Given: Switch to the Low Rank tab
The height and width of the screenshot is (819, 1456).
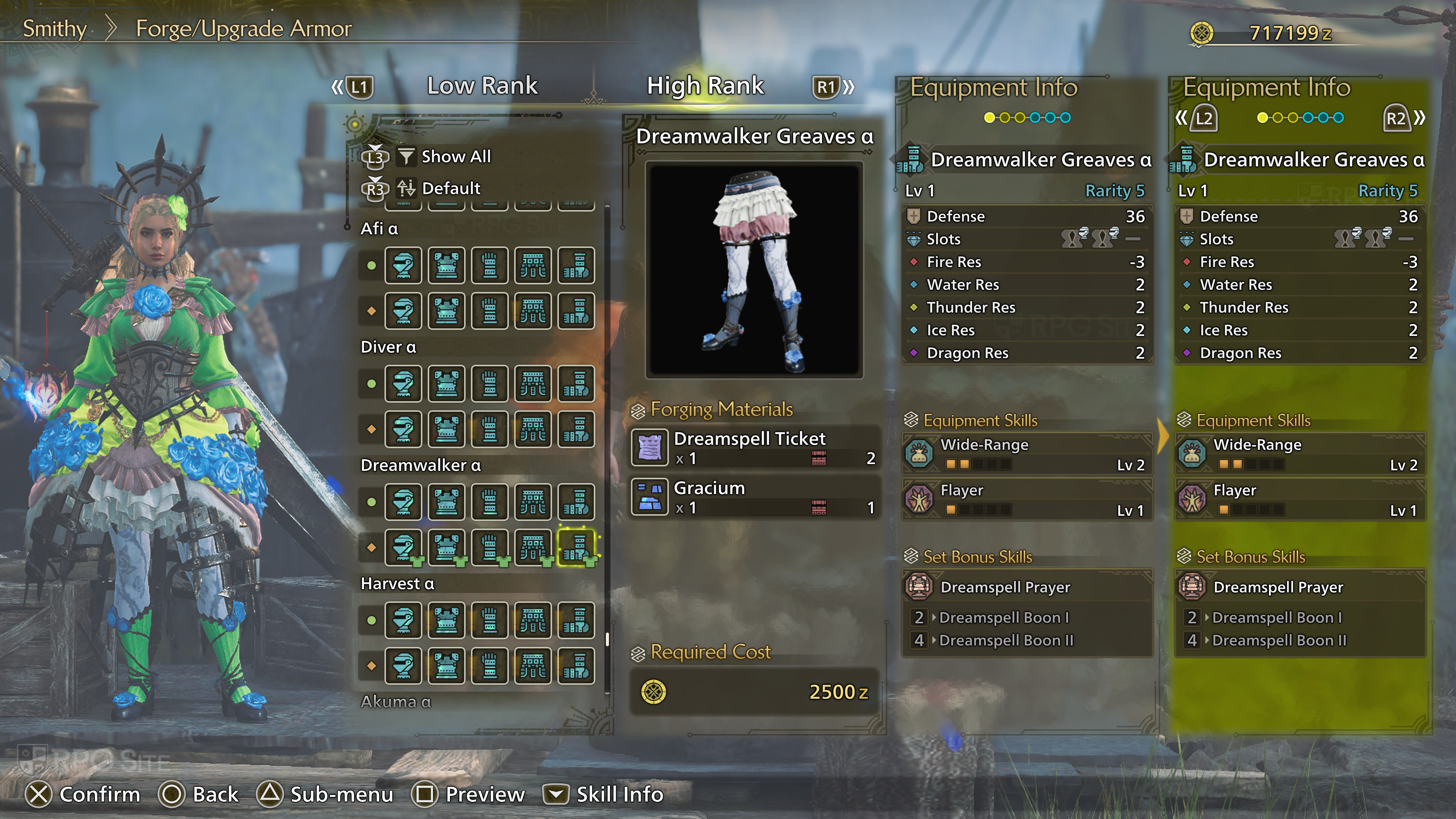Looking at the screenshot, I should (x=482, y=86).
